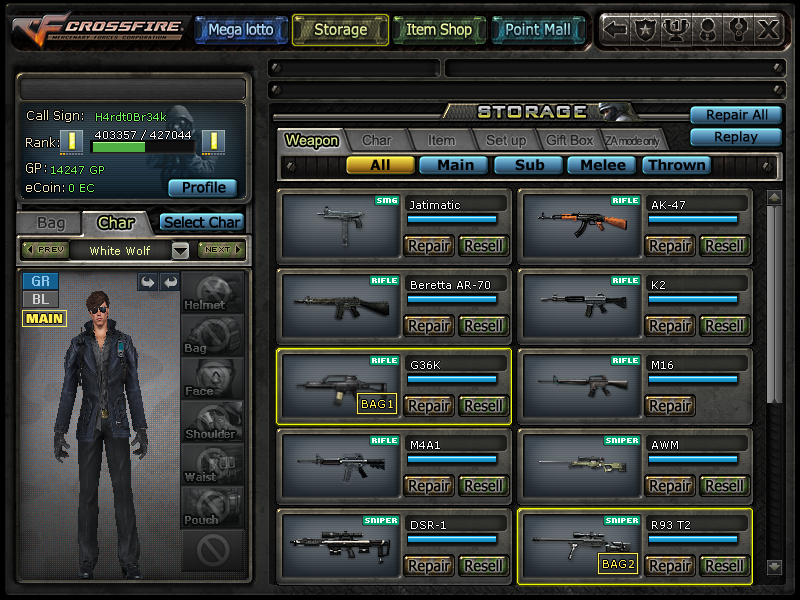Show the next character
Viewport: 800px width, 600px height.
pos(220,250)
